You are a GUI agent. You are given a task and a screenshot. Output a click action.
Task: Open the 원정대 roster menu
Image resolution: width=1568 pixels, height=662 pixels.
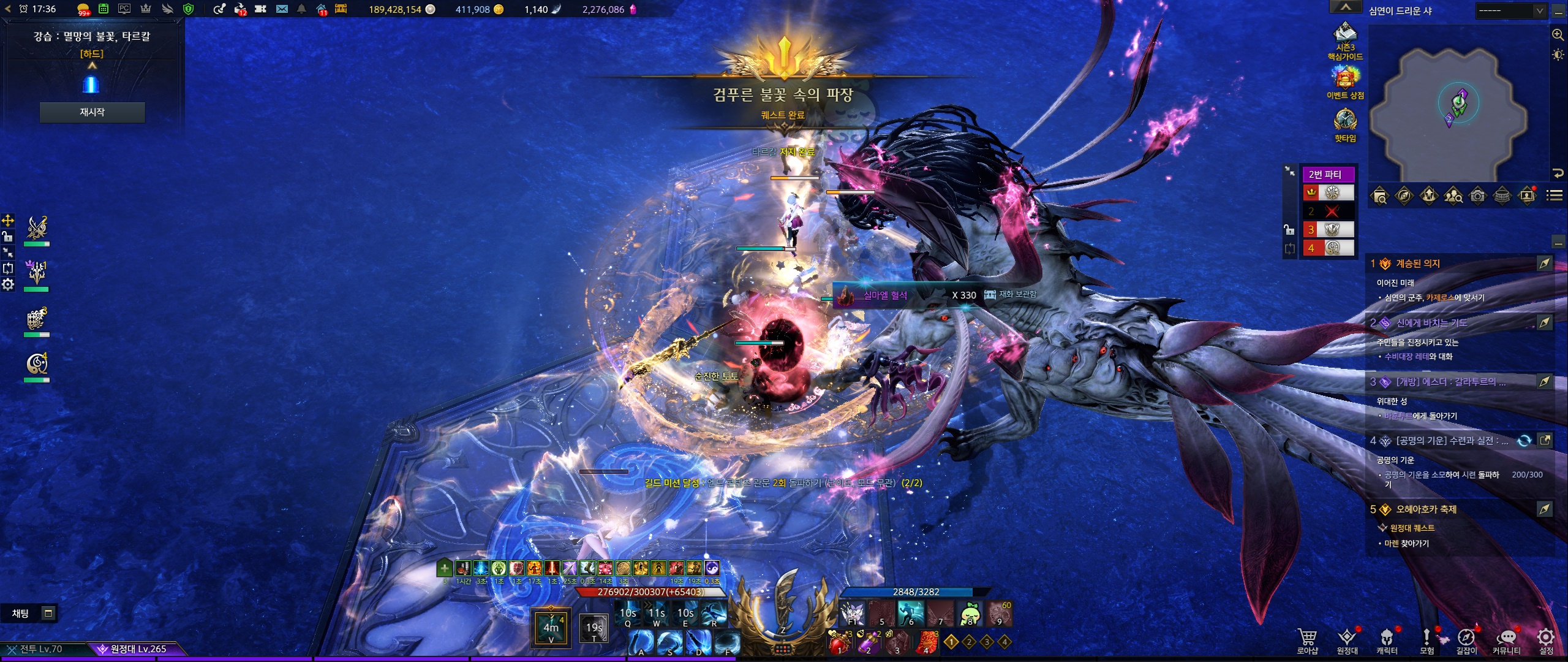pos(1347,640)
